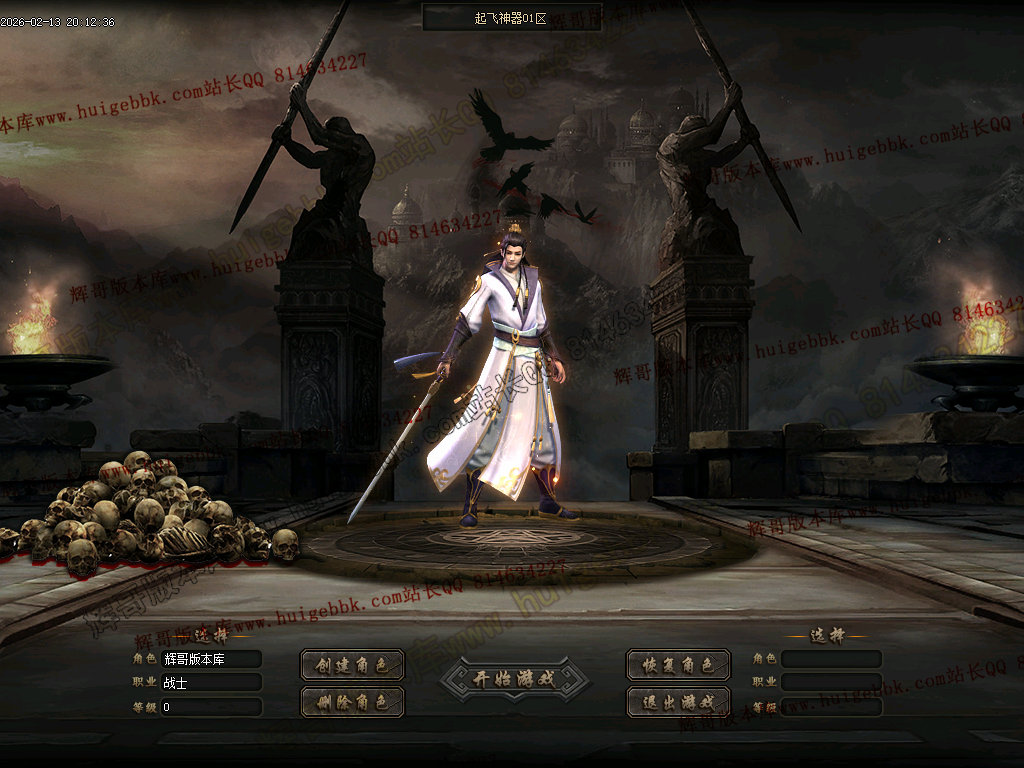The image size is (1024, 768).
Task: Open 创建角色 (Create Character)
Action: [x=352, y=665]
